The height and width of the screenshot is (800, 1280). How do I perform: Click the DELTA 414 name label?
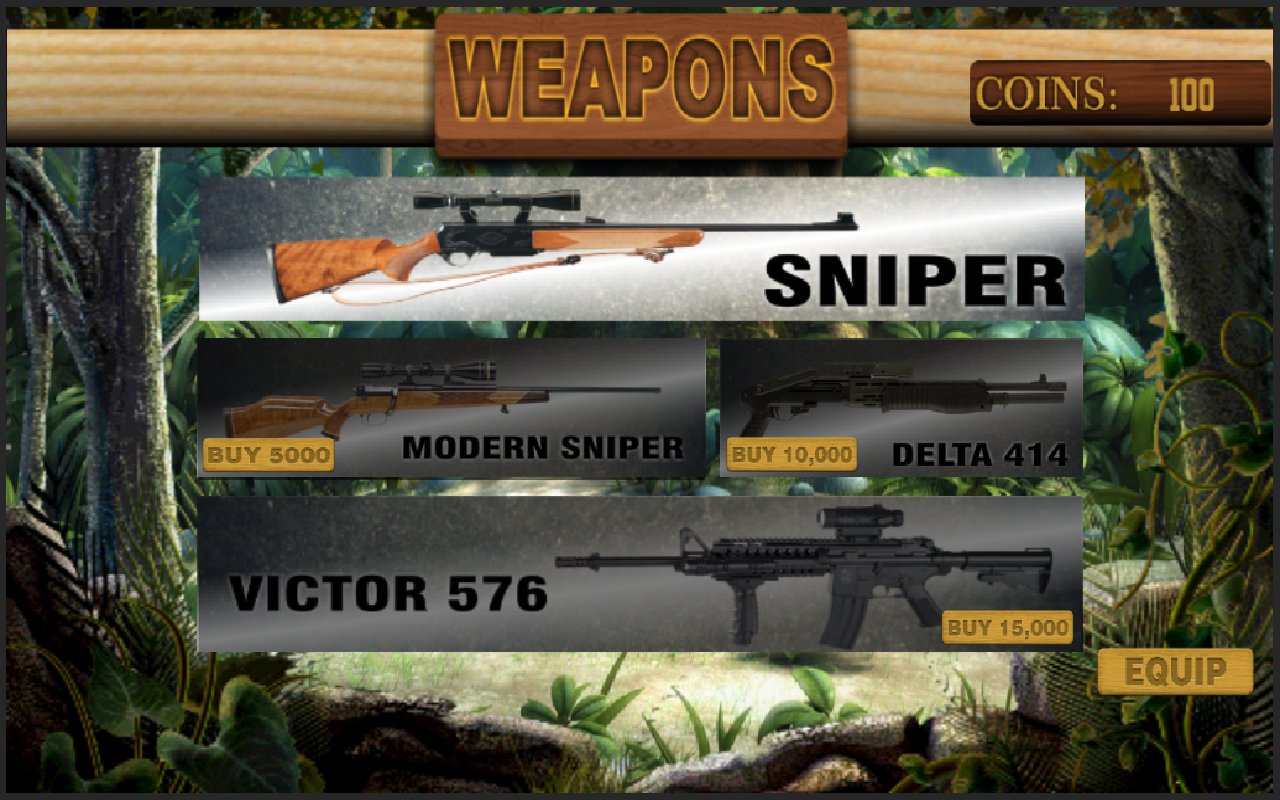[980, 453]
